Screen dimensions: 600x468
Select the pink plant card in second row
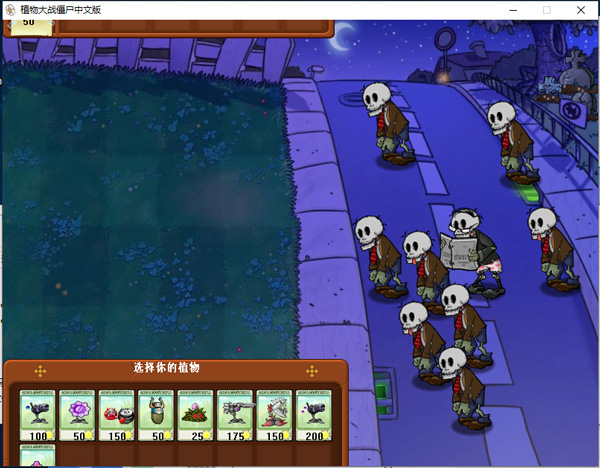pos(39,456)
